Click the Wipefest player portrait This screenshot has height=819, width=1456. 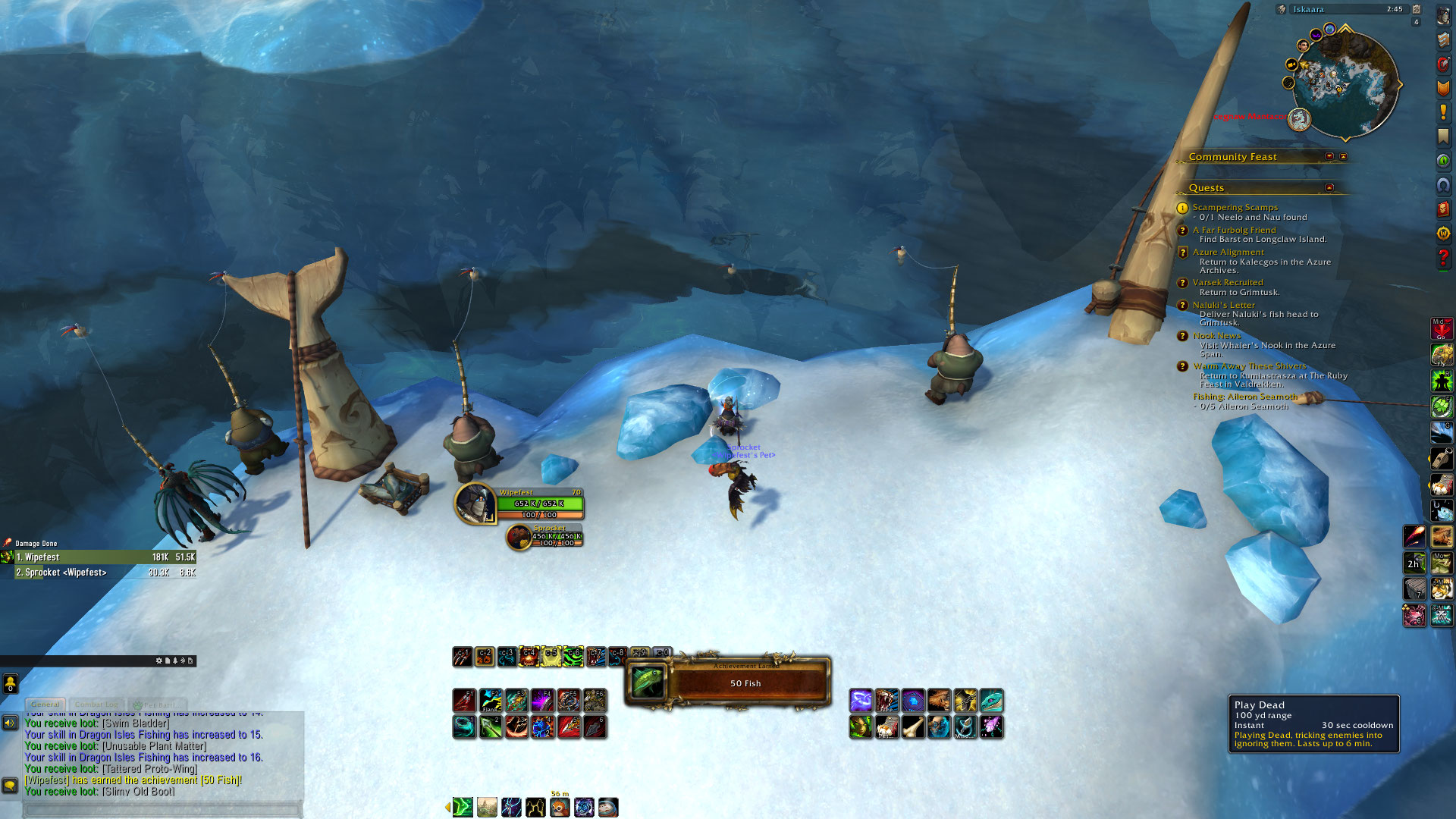[x=475, y=504]
